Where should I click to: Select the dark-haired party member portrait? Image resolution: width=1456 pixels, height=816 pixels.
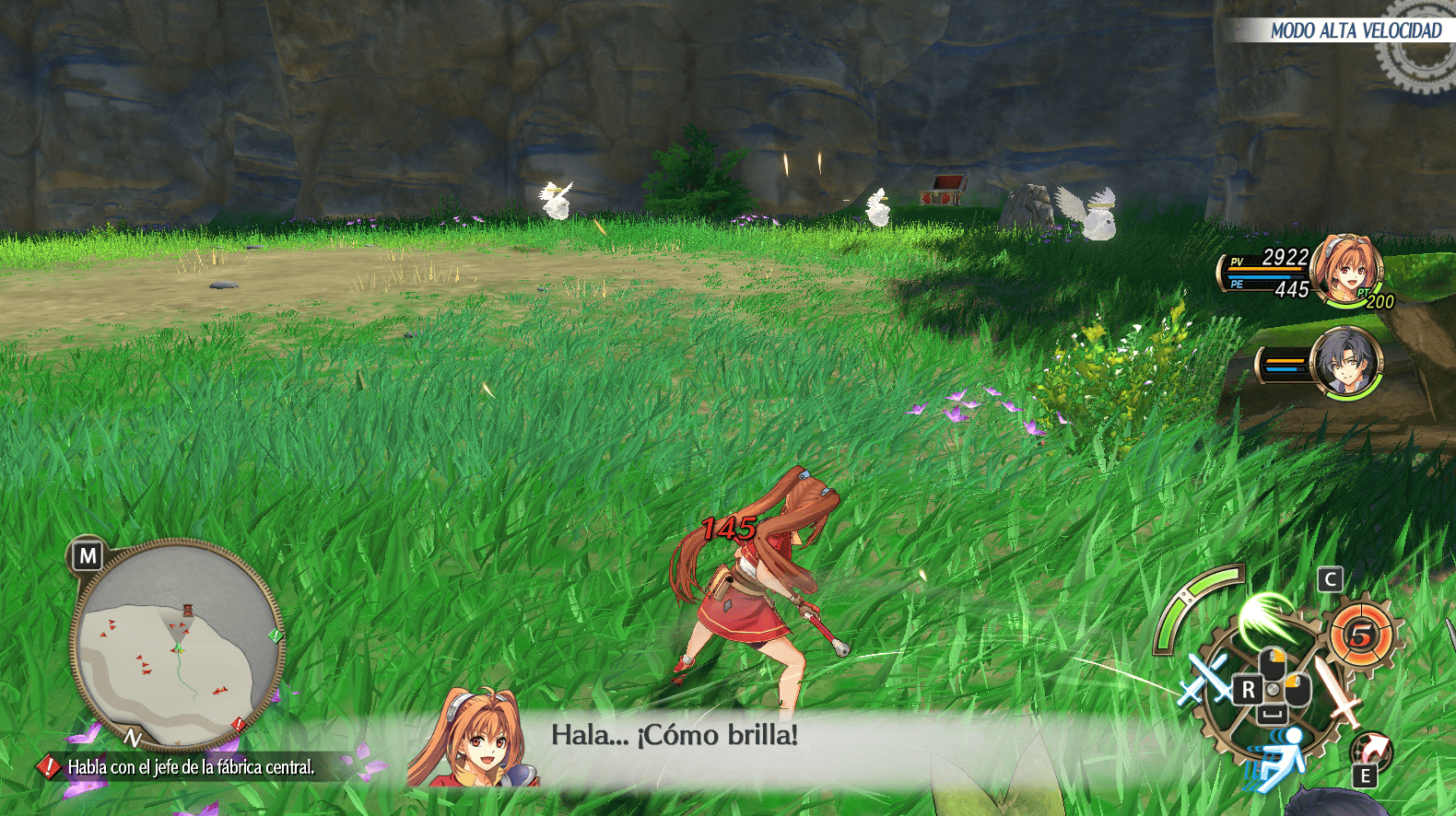(1345, 362)
